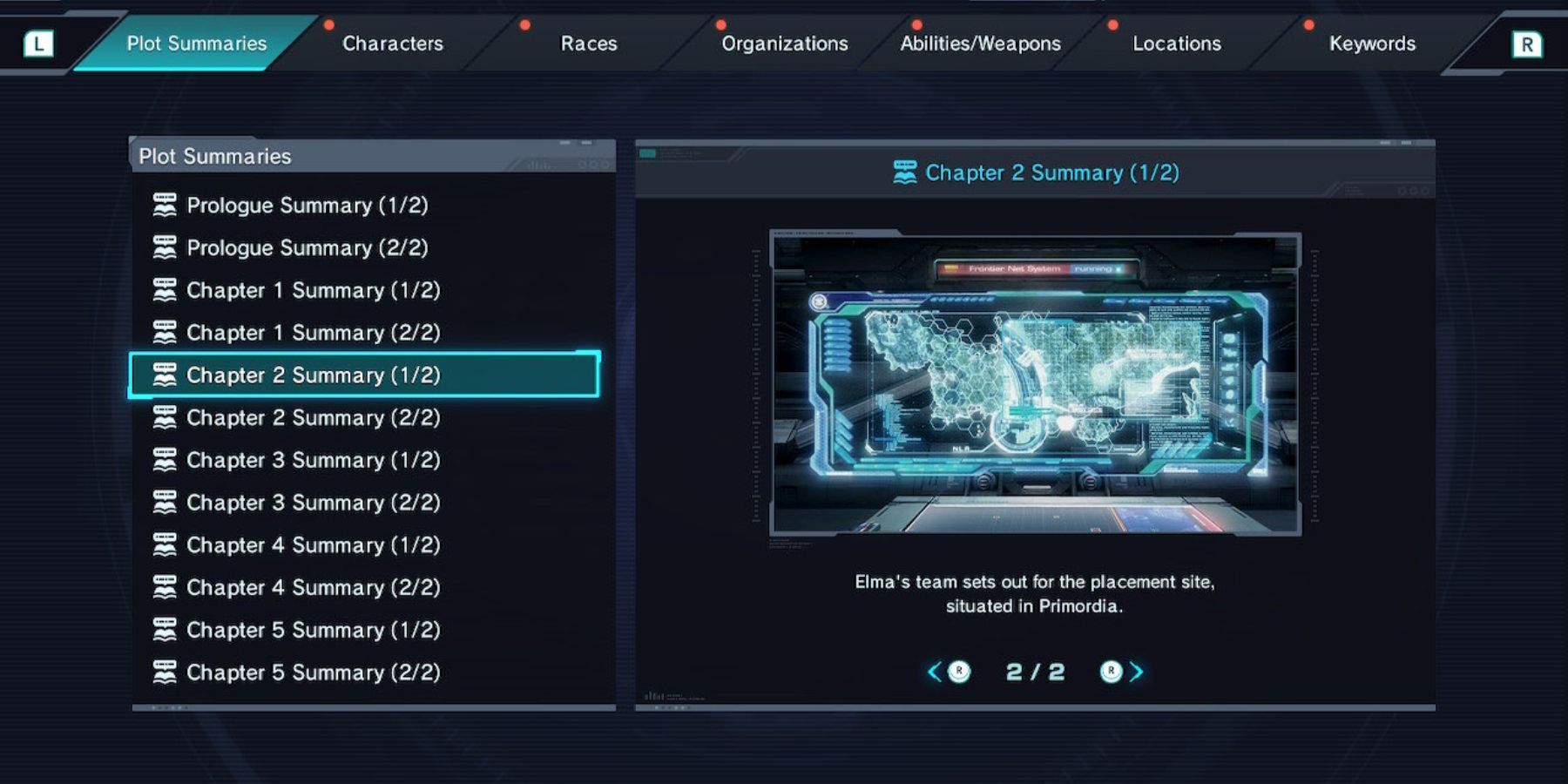Choose Chapter 1 Summary (1/2)

tap(313, 290)
